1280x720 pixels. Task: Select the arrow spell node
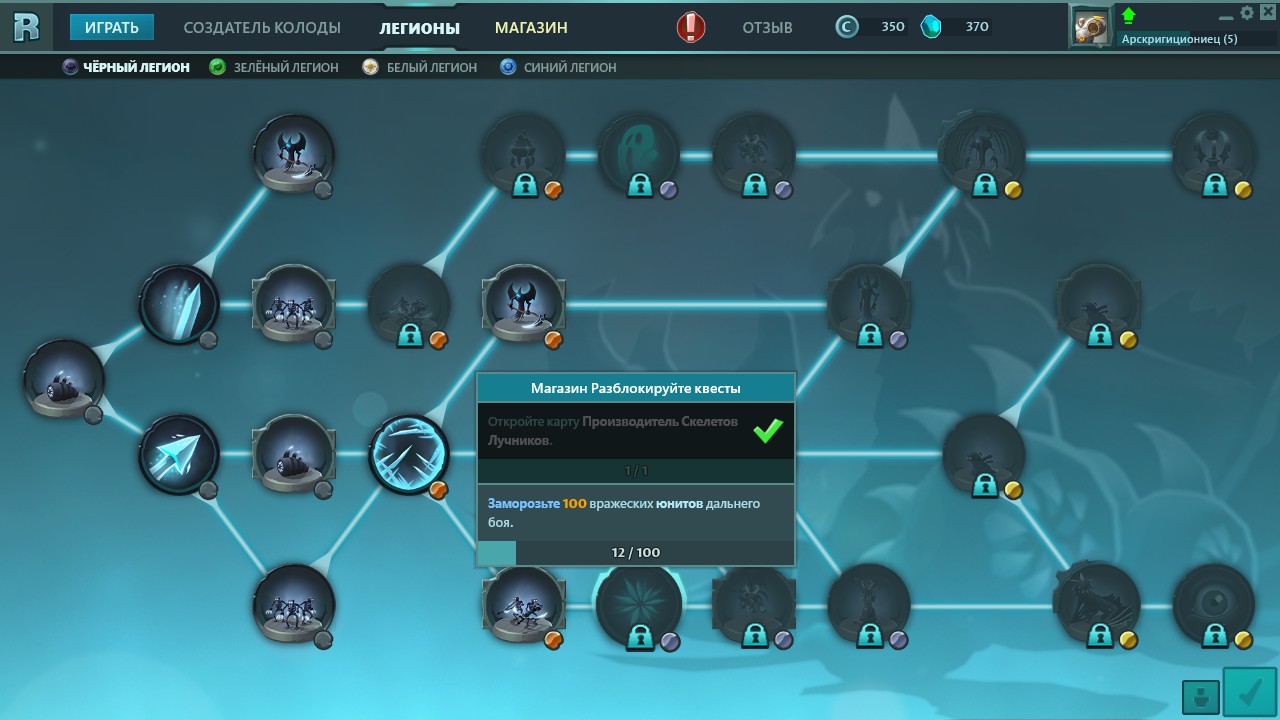[x=179, y=455]
